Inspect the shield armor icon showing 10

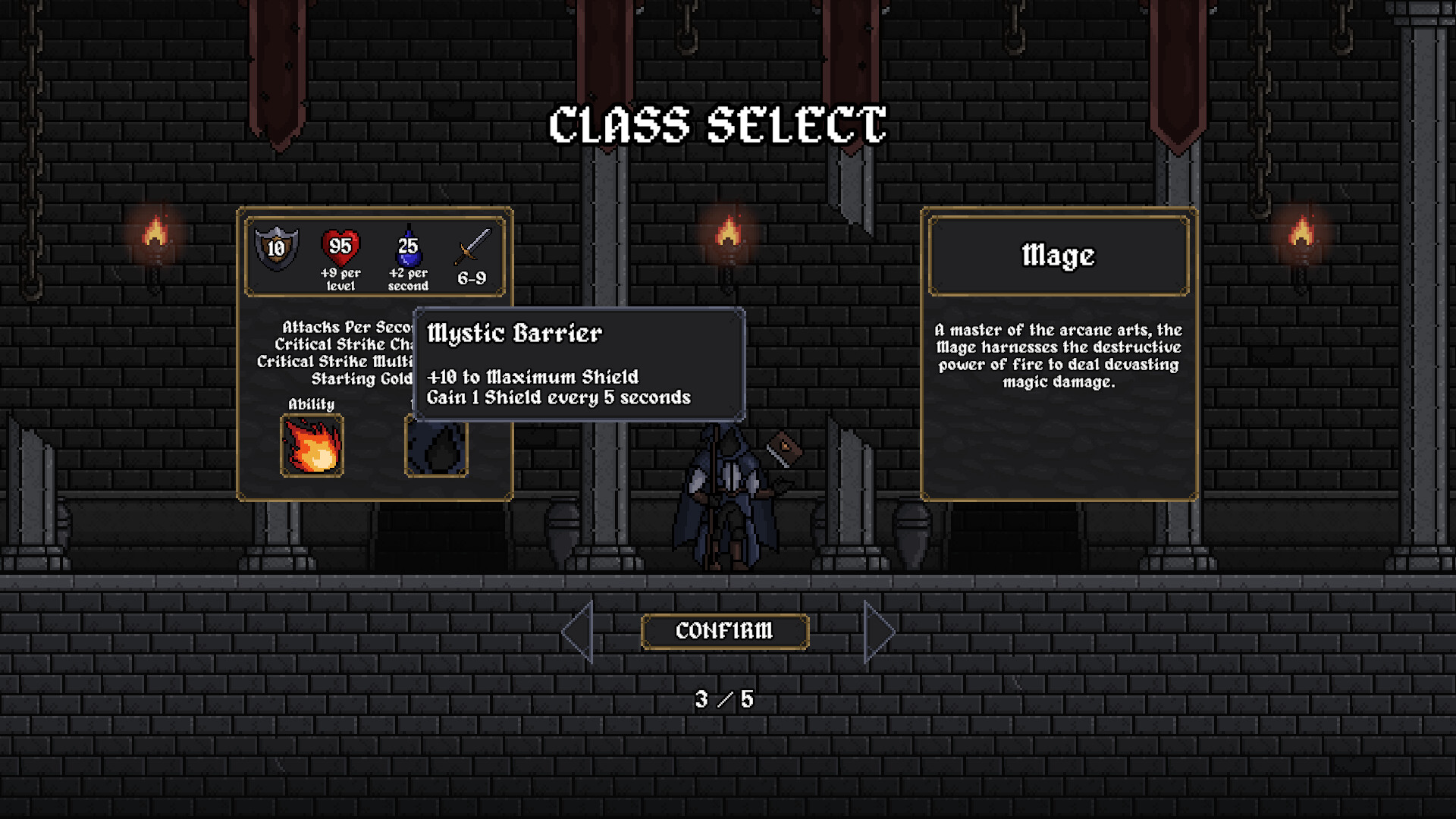278,246
